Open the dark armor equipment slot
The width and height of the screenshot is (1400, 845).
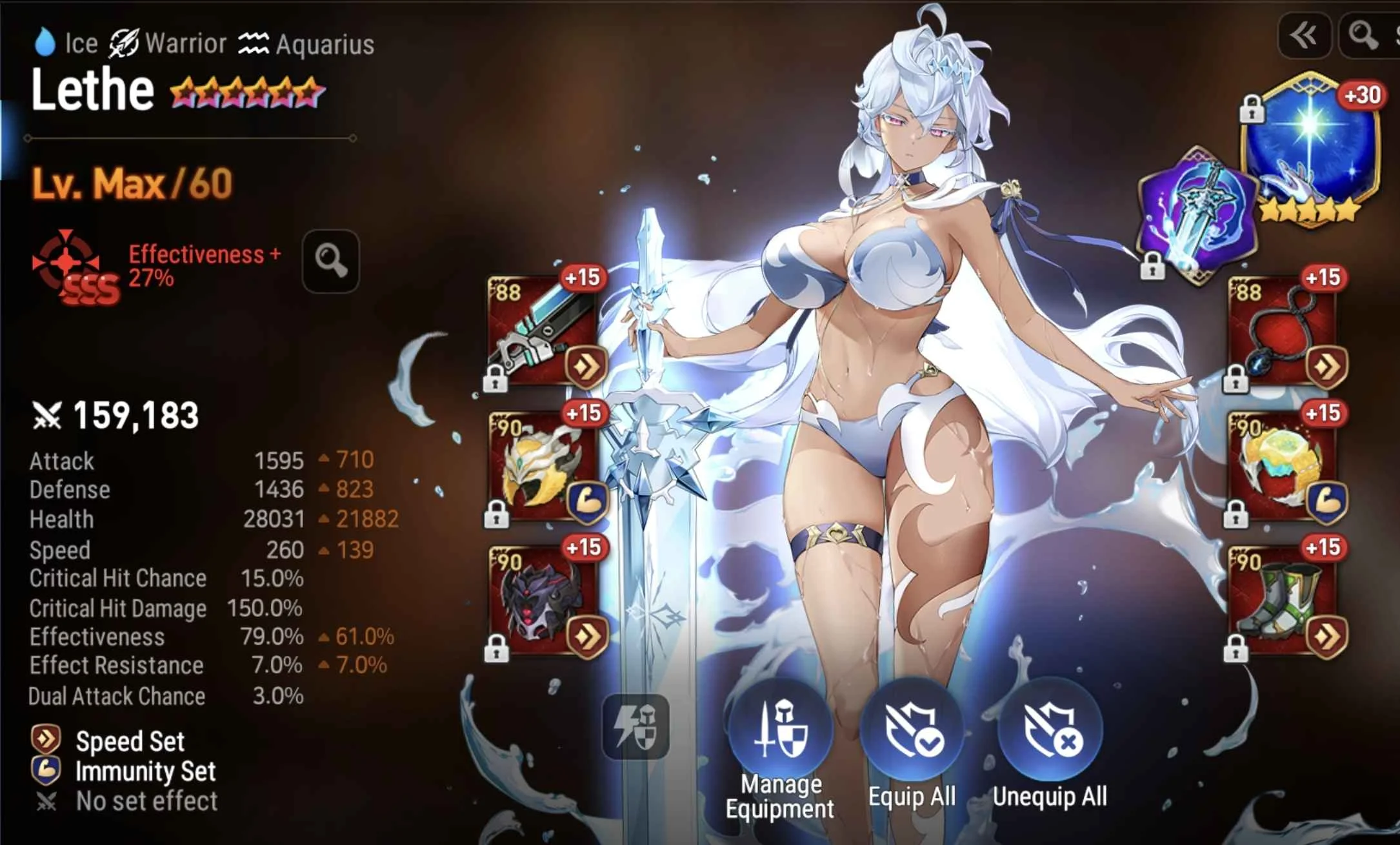pos(543,602)
